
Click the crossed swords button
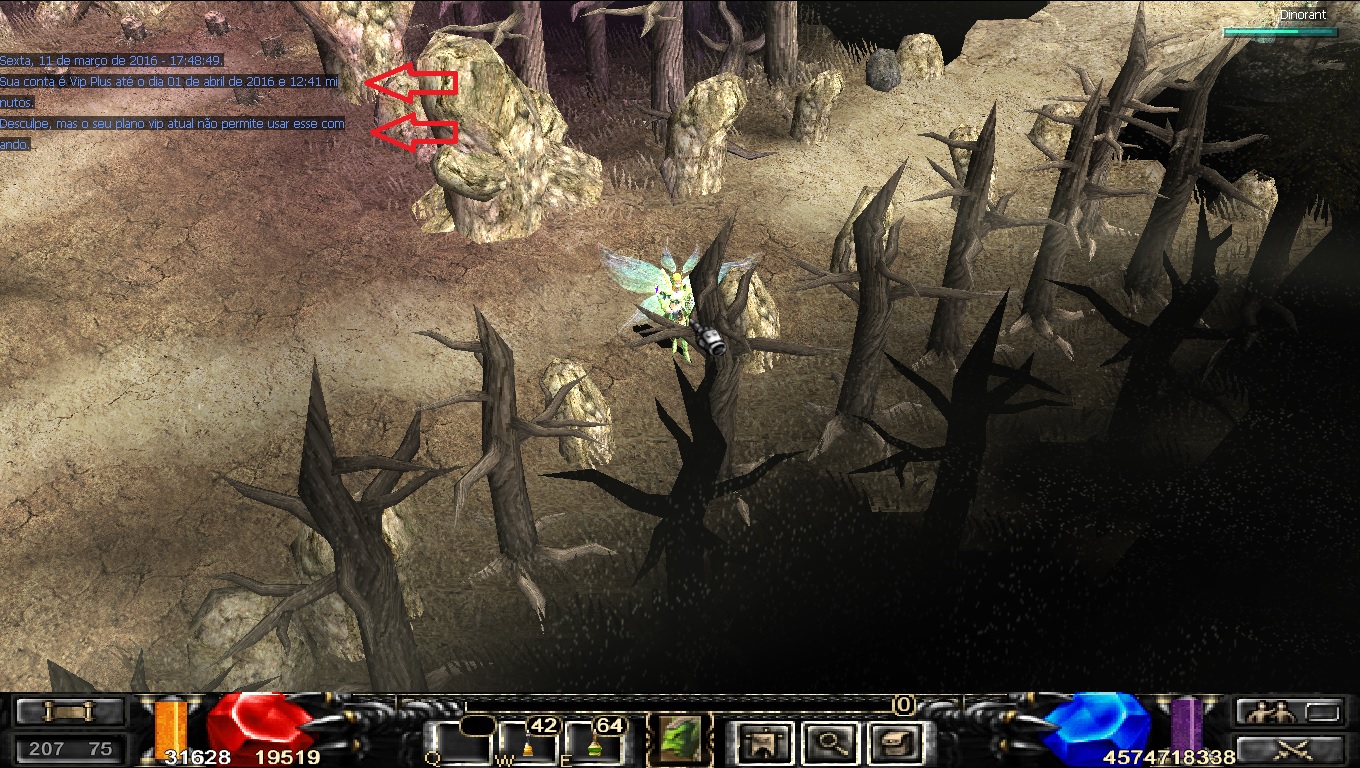pos(1288,750)
